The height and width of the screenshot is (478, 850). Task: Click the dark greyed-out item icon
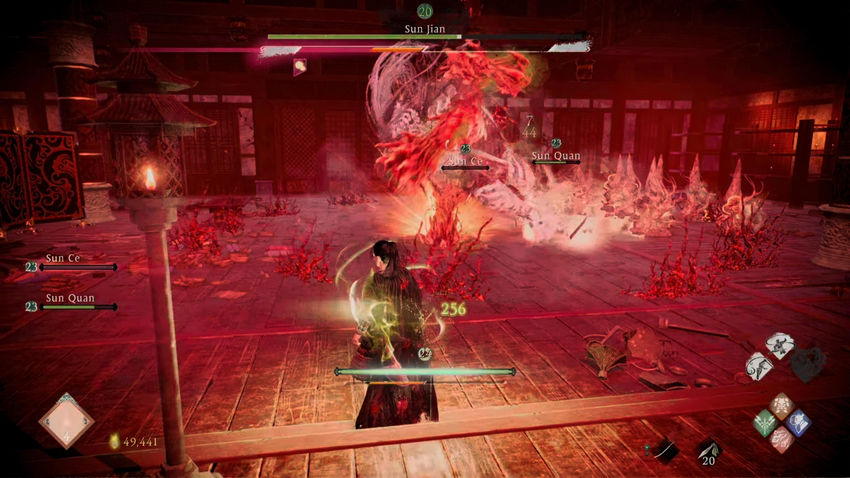point(807,364)
